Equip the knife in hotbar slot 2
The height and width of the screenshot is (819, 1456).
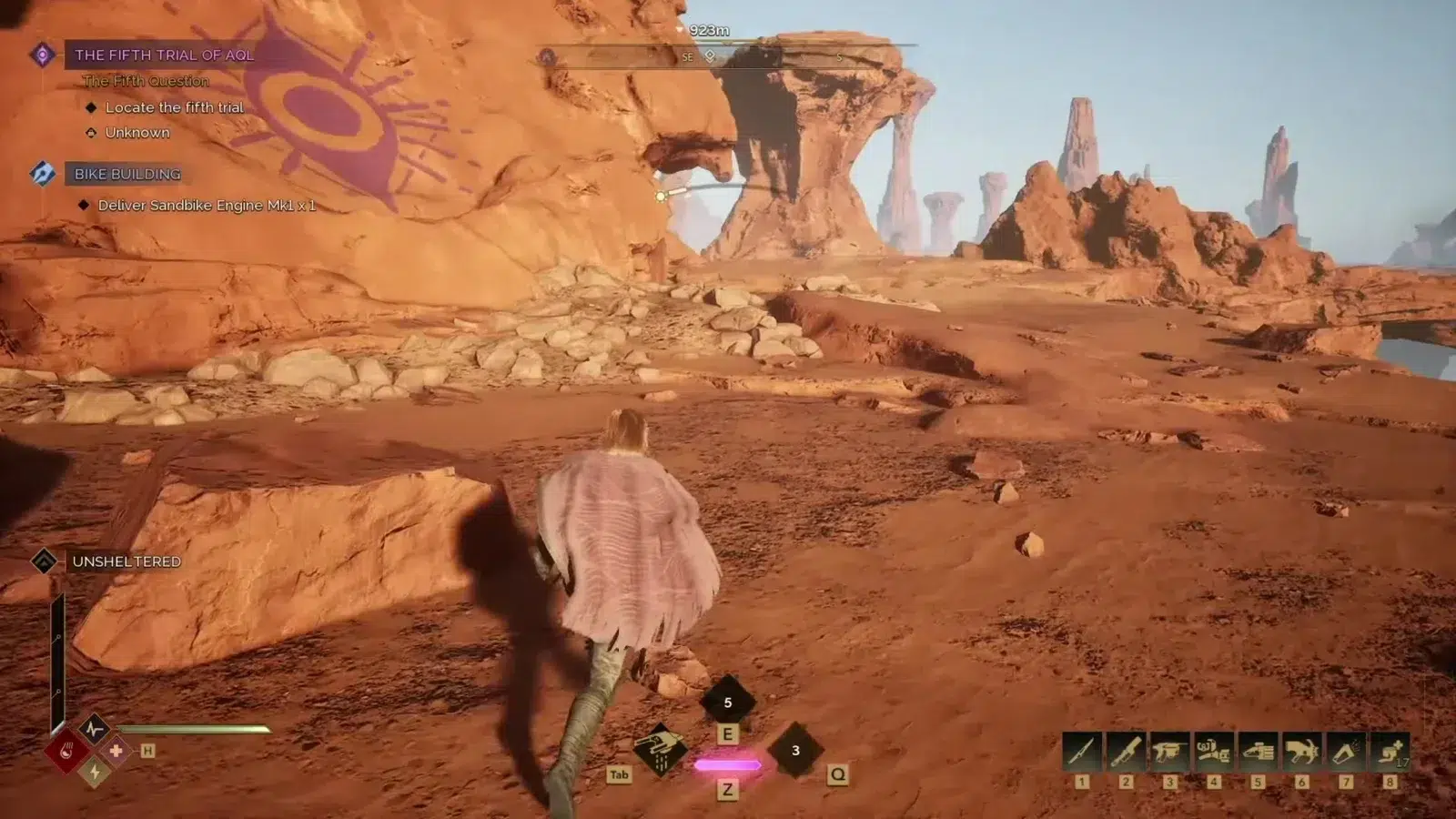click(x=1126, y=752)
